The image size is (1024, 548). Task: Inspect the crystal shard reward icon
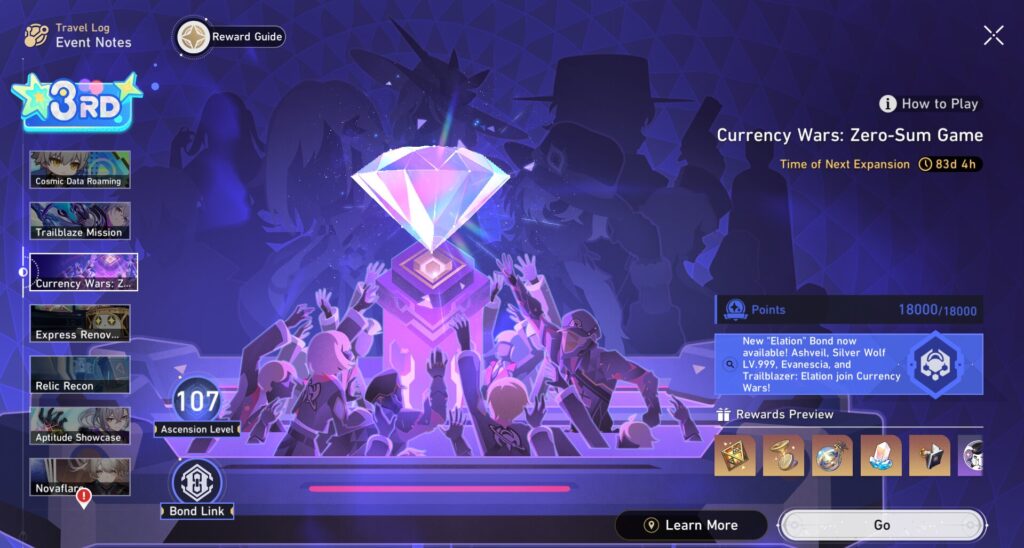881,456
